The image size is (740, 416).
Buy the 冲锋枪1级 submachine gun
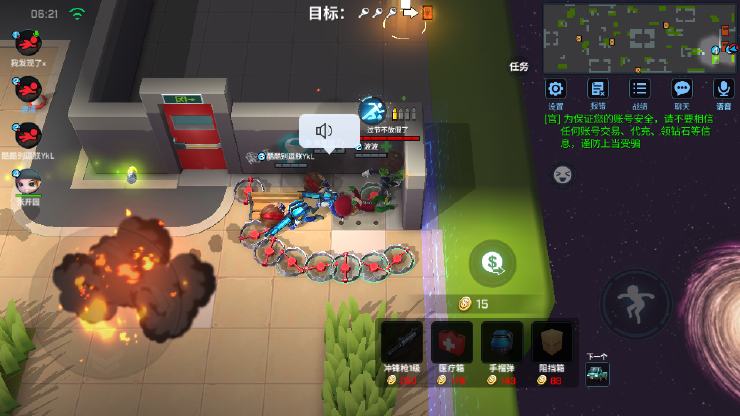click(402, 348)
